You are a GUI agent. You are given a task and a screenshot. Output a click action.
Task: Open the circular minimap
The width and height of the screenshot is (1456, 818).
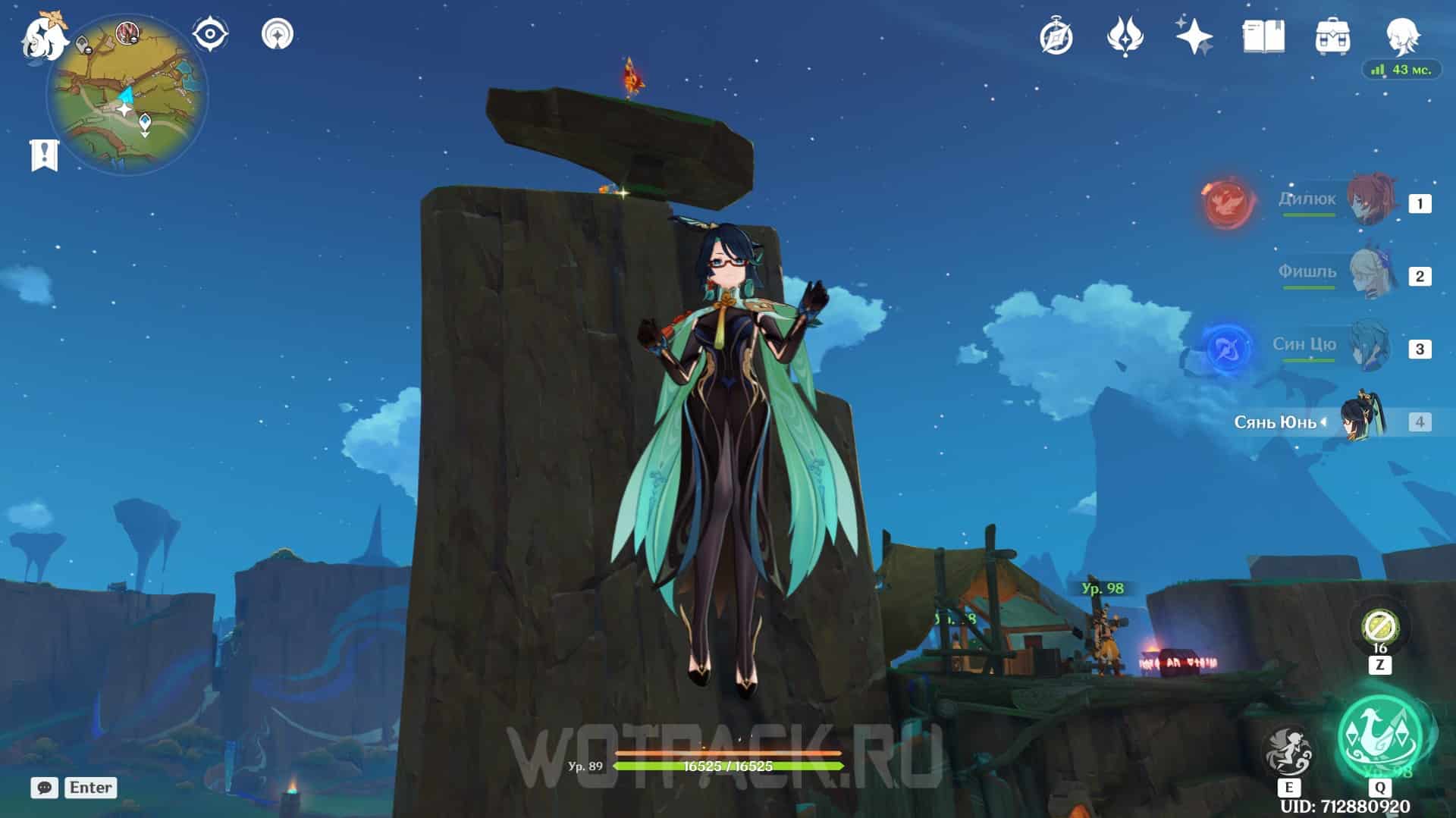pos(127,96)
